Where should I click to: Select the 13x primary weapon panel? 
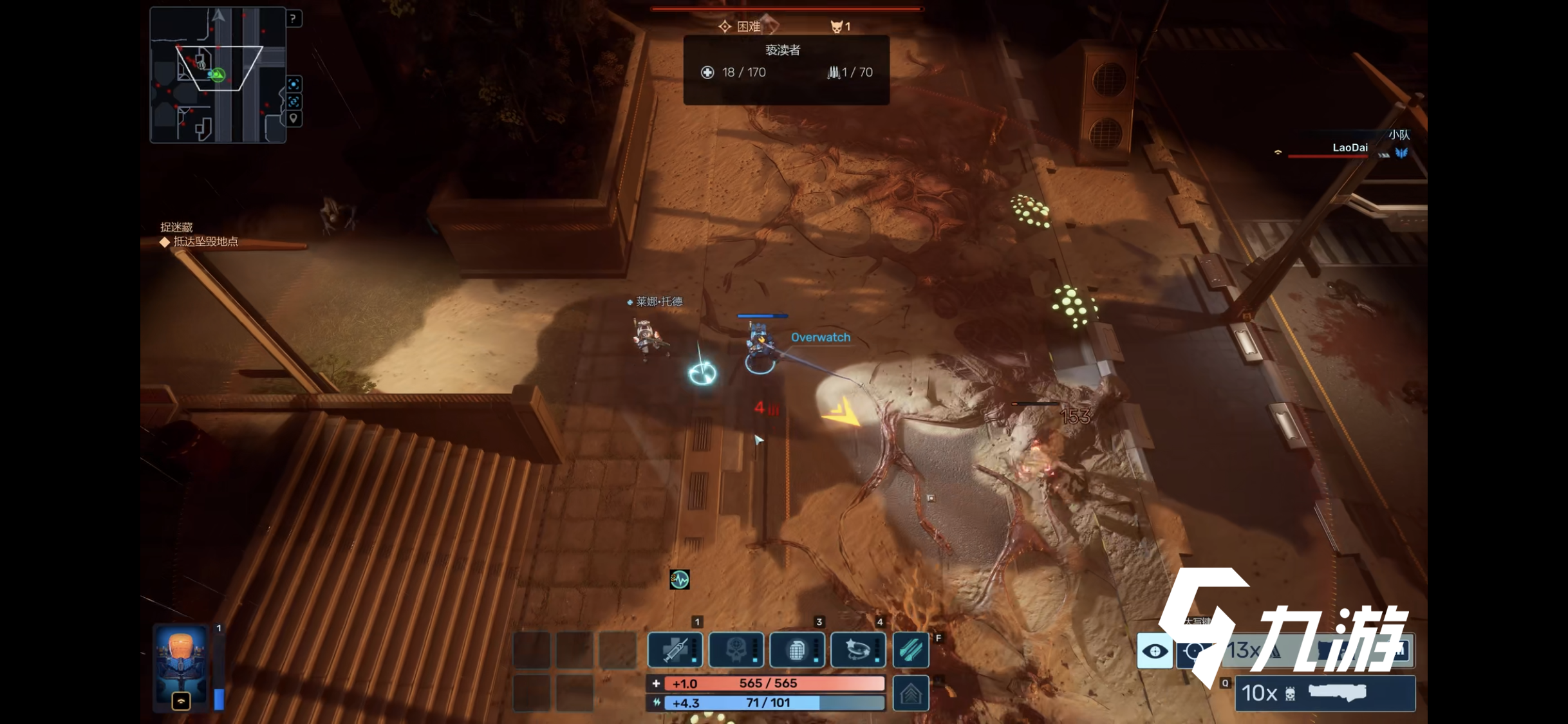1313,651
